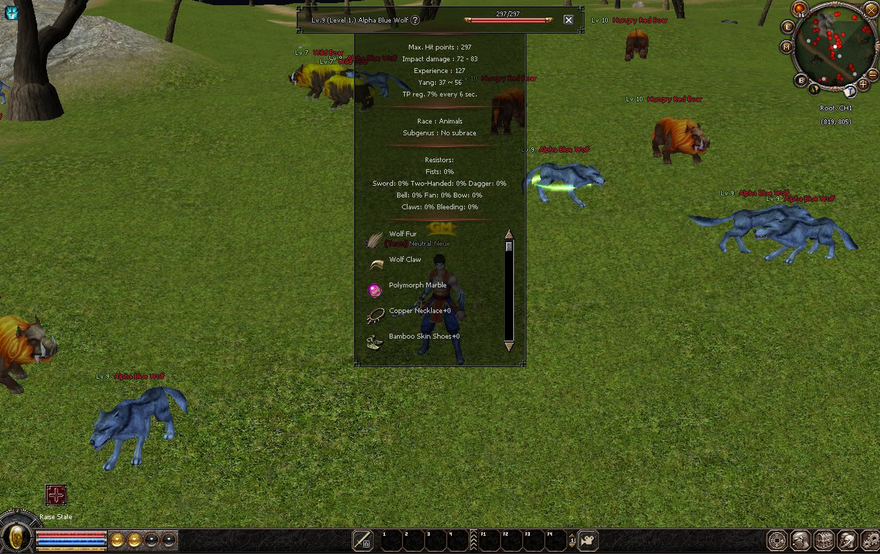Image resolution: width=880 pixels, height=554 pixels.
Task: Click the question mark info button
Action: coord(415,20)
